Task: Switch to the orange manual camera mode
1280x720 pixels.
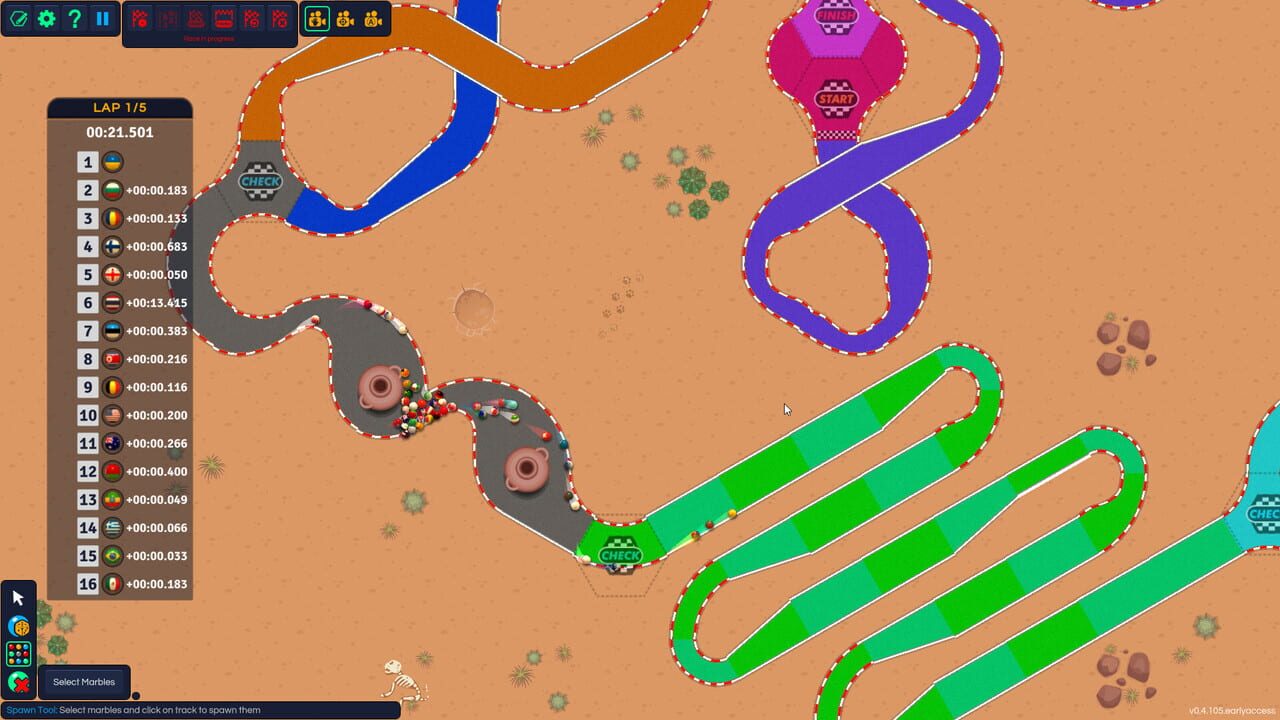Action: coord(344,18)
